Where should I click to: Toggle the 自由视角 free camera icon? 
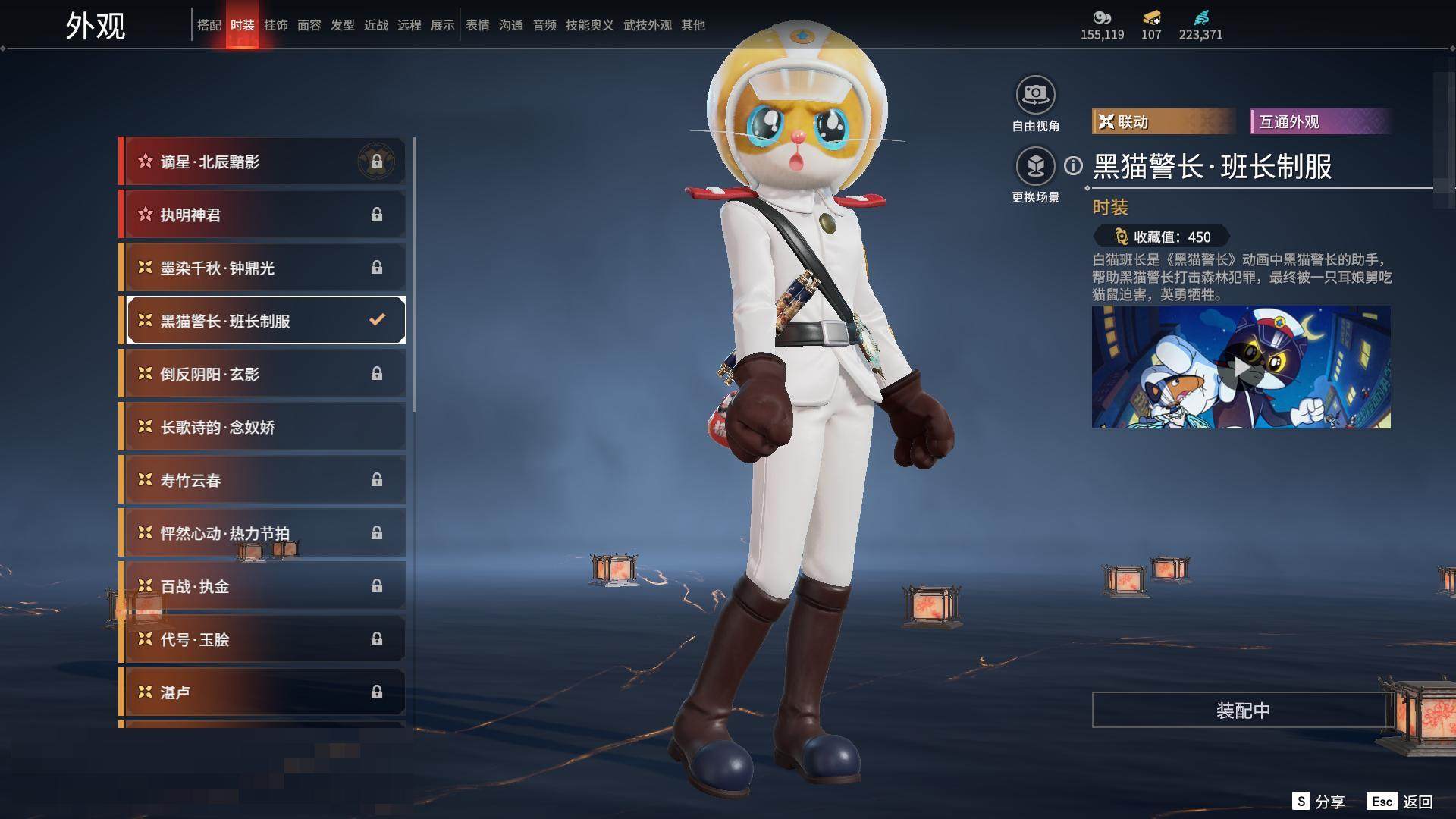pyautogui.click(x=1035, y=96)
